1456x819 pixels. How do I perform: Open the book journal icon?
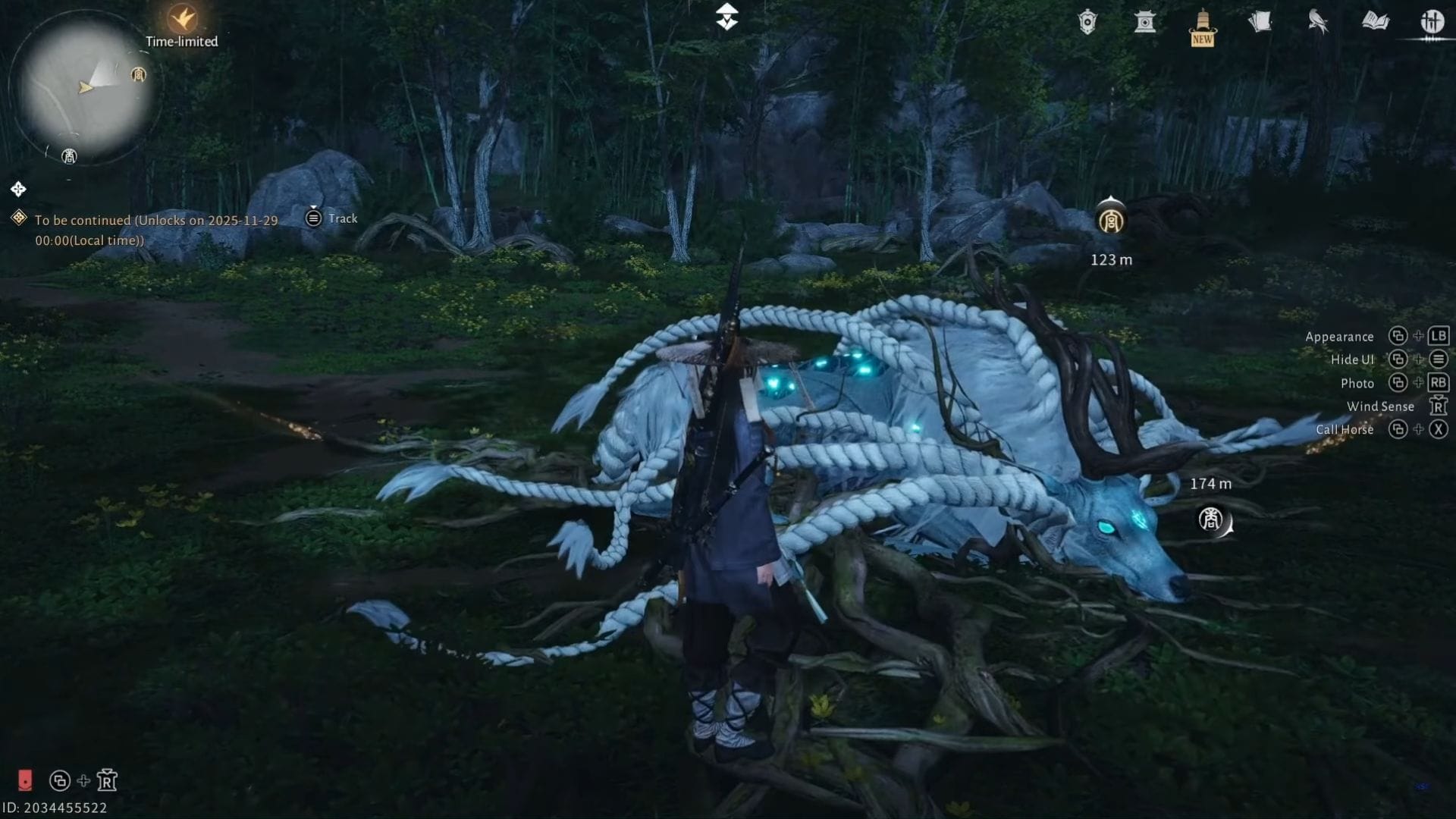(1376, 21)
